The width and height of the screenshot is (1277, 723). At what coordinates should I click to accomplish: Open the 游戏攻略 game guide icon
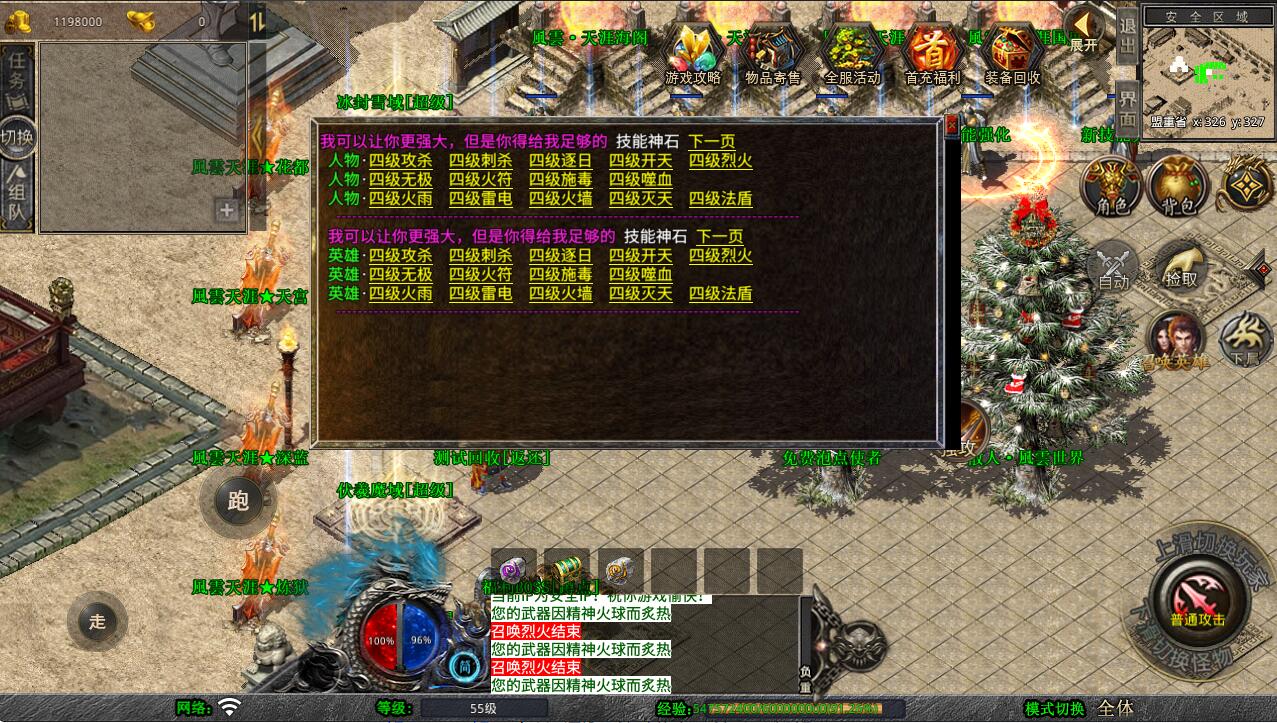(693, 54)
